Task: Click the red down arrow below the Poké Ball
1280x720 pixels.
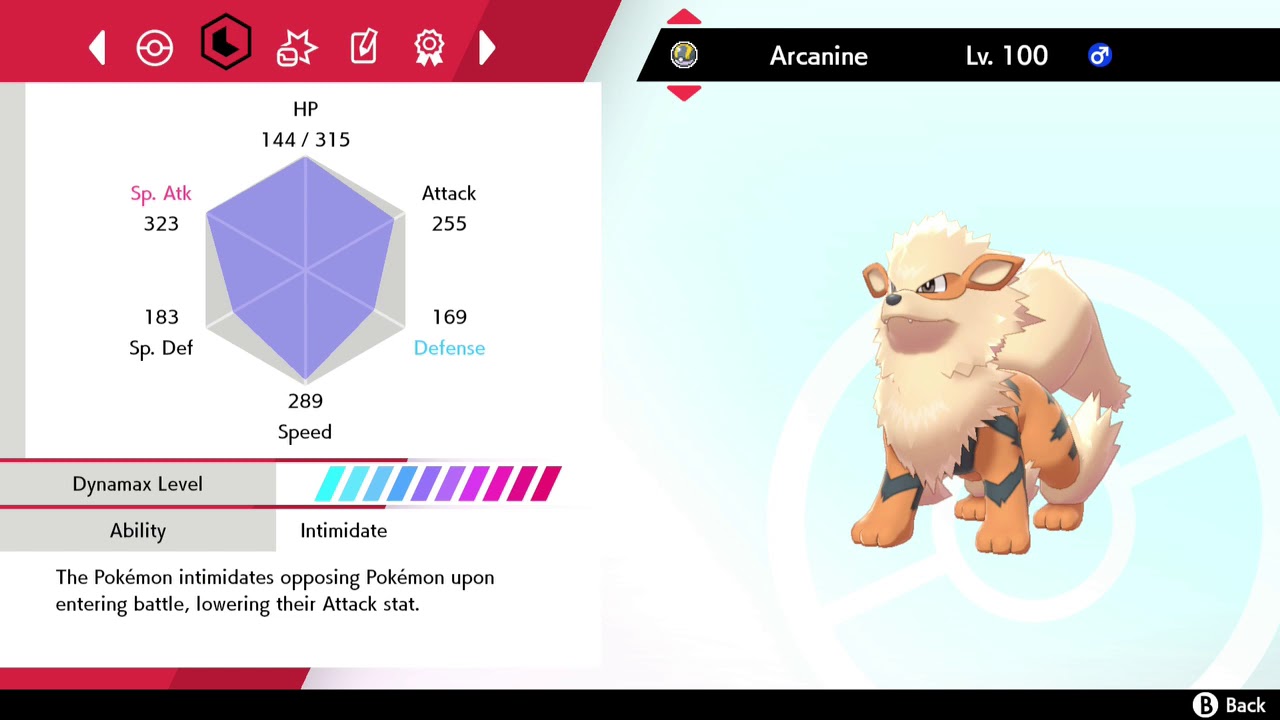Action: point(684,93)
